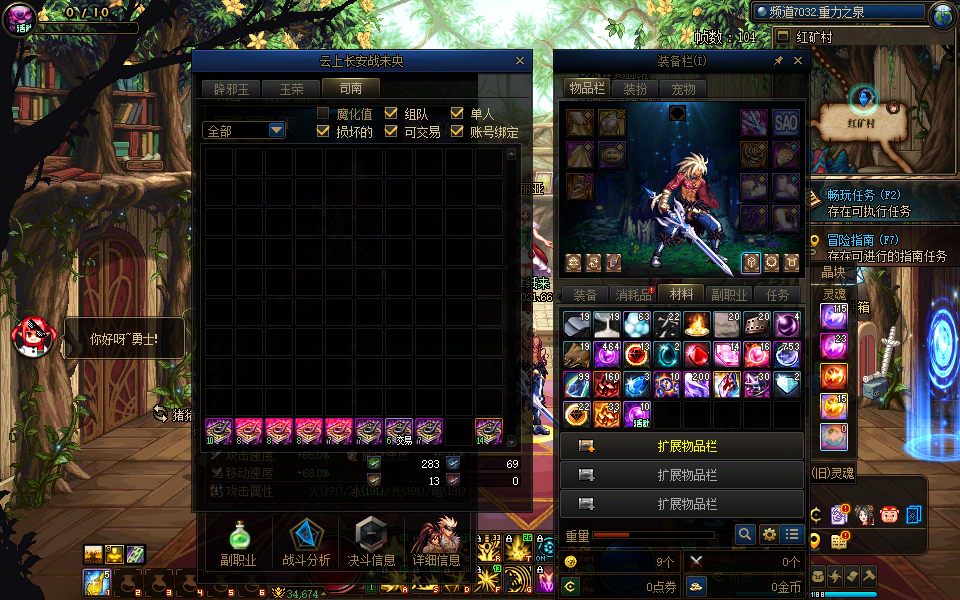Switch to the 装扮 tab
The image size is (960, 600).
(635, 89)
